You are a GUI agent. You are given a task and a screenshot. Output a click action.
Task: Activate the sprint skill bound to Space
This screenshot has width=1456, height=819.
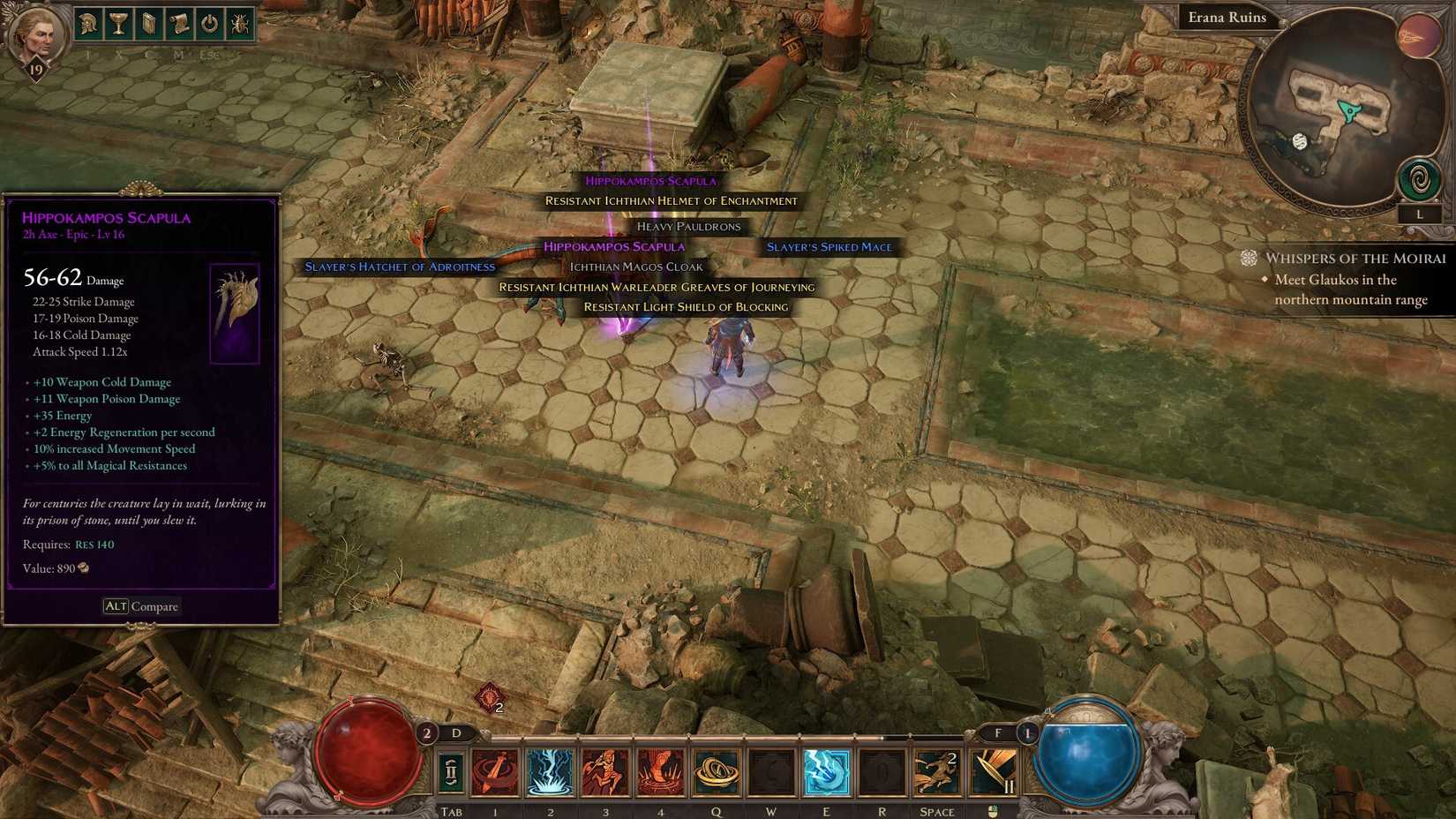(x=937, y=770)
